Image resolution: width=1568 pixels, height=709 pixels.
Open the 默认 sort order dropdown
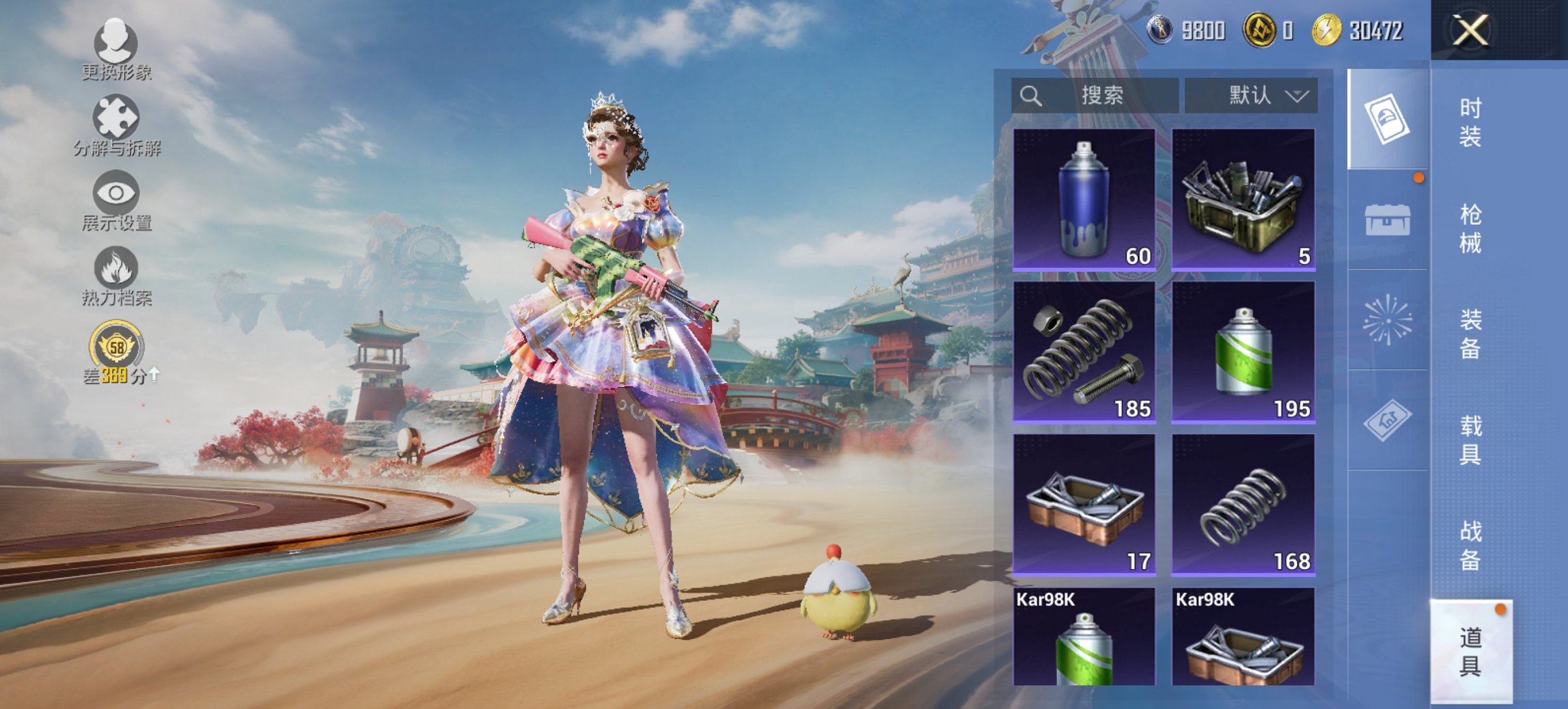1267,94
